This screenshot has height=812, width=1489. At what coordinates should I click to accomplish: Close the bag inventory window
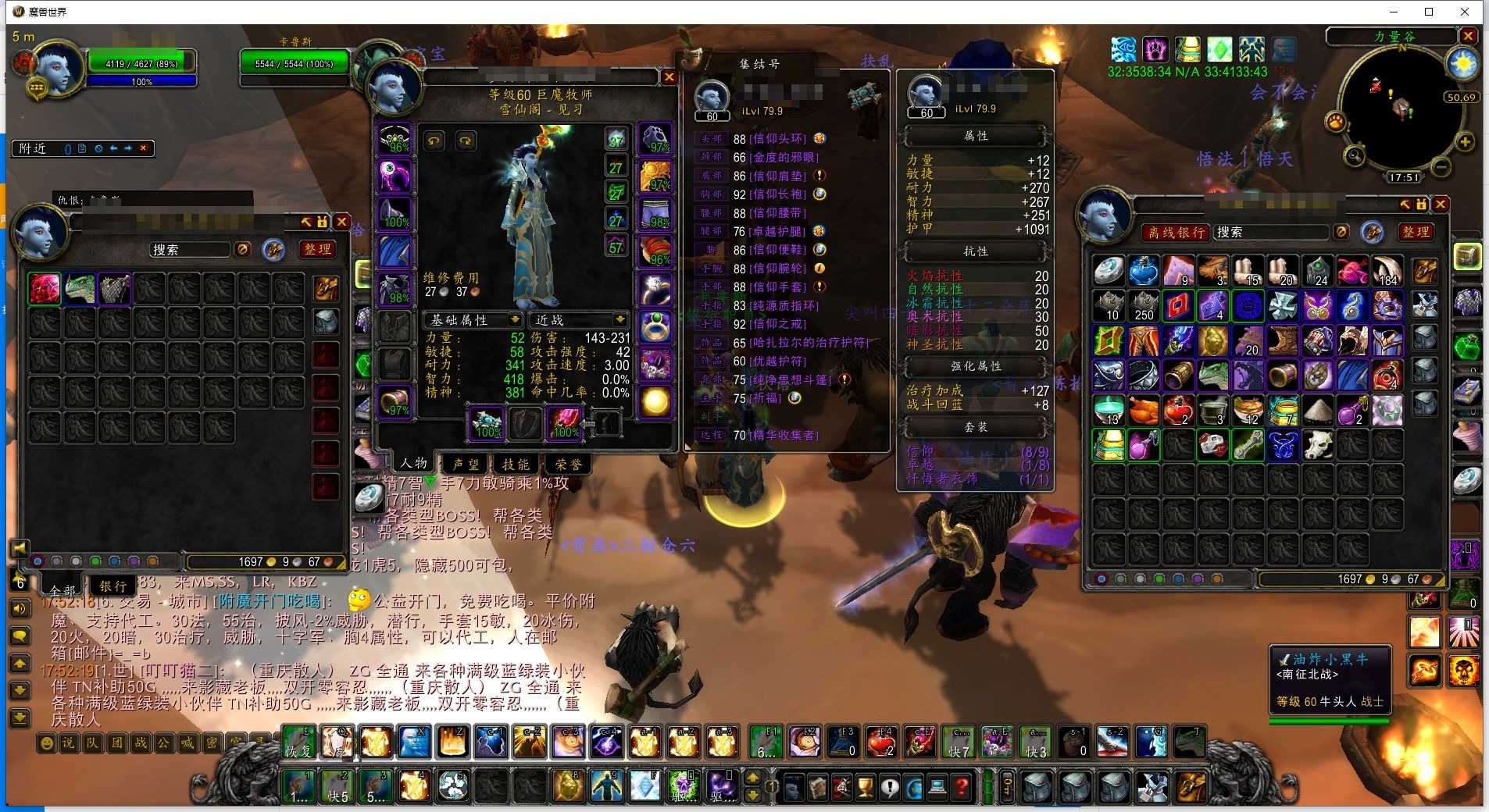(1441, 205)
